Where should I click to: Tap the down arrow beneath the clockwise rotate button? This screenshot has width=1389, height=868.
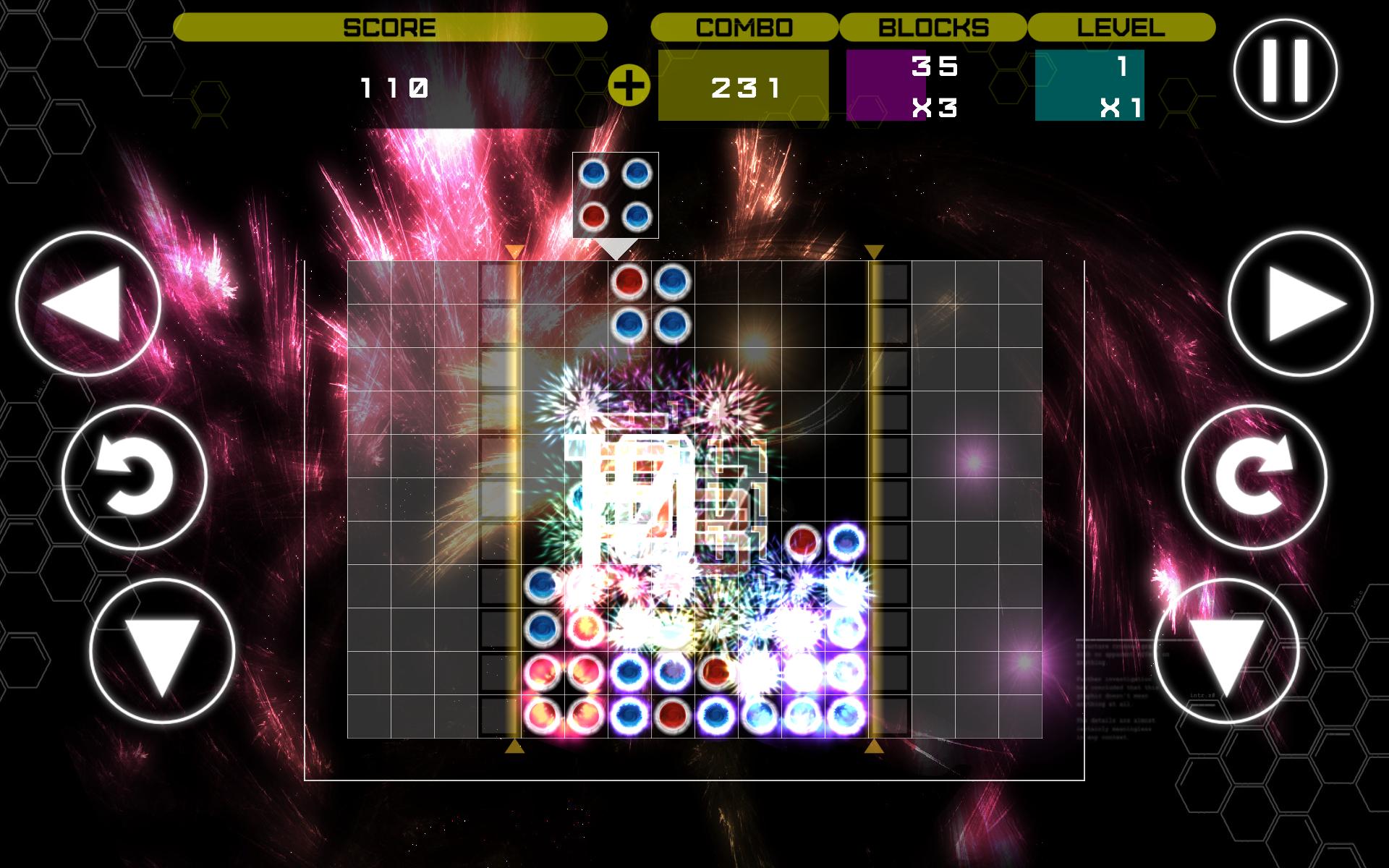point(1227,651)
